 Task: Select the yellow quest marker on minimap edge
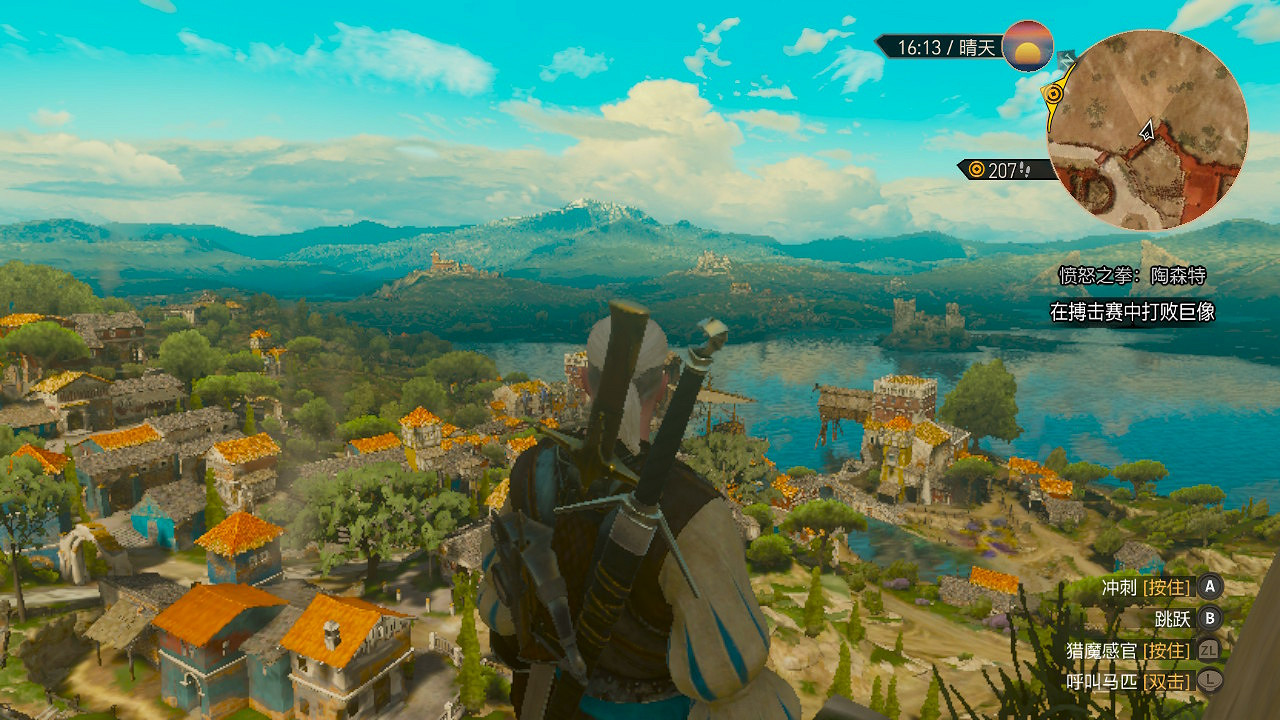(1052, 95)
